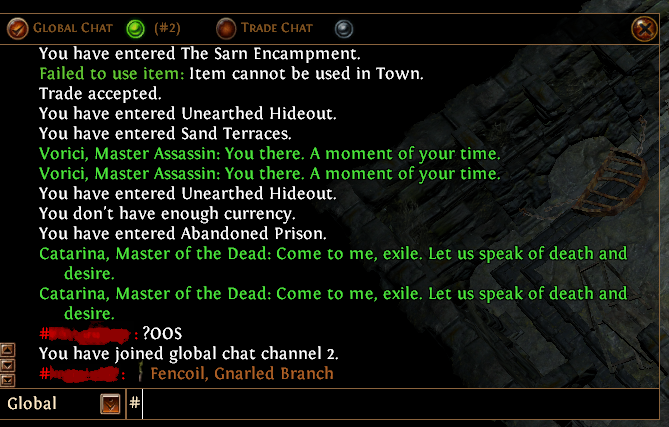Jump to the bottom of the chat log
This screenshot has width=669, height=427.
[x=9, y=380]
